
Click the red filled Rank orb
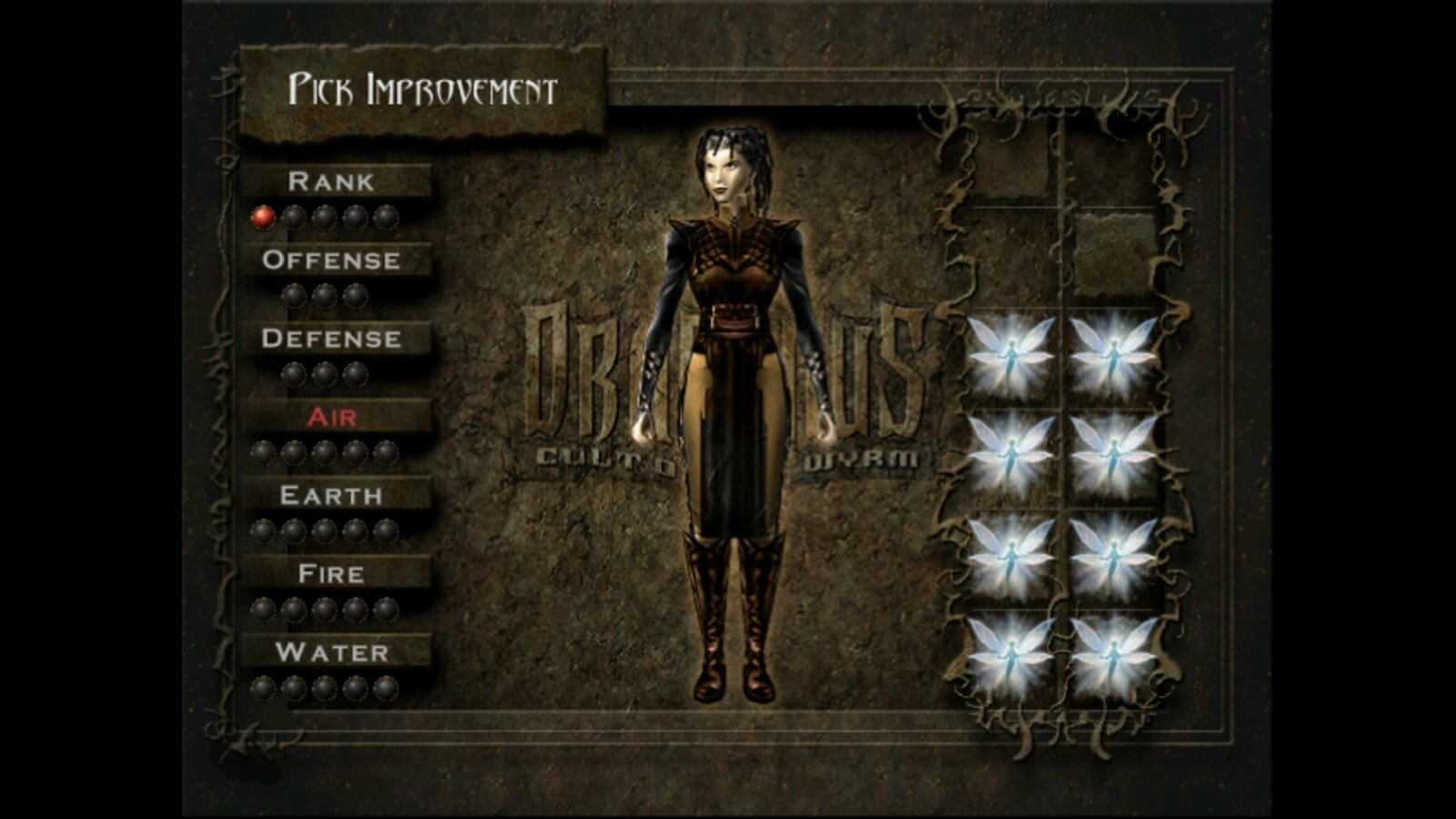[263, 217]
